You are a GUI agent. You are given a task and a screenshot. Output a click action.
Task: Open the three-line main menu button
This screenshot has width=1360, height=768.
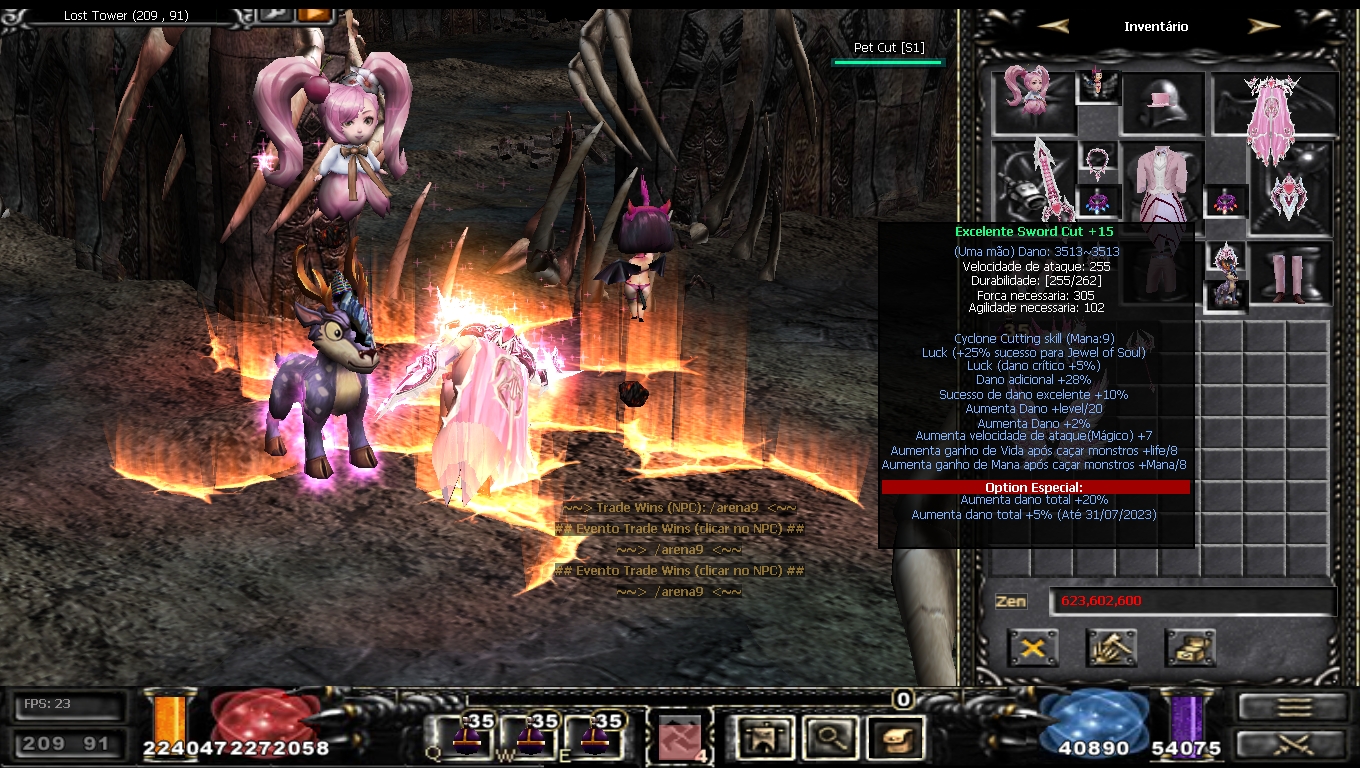1291,707
